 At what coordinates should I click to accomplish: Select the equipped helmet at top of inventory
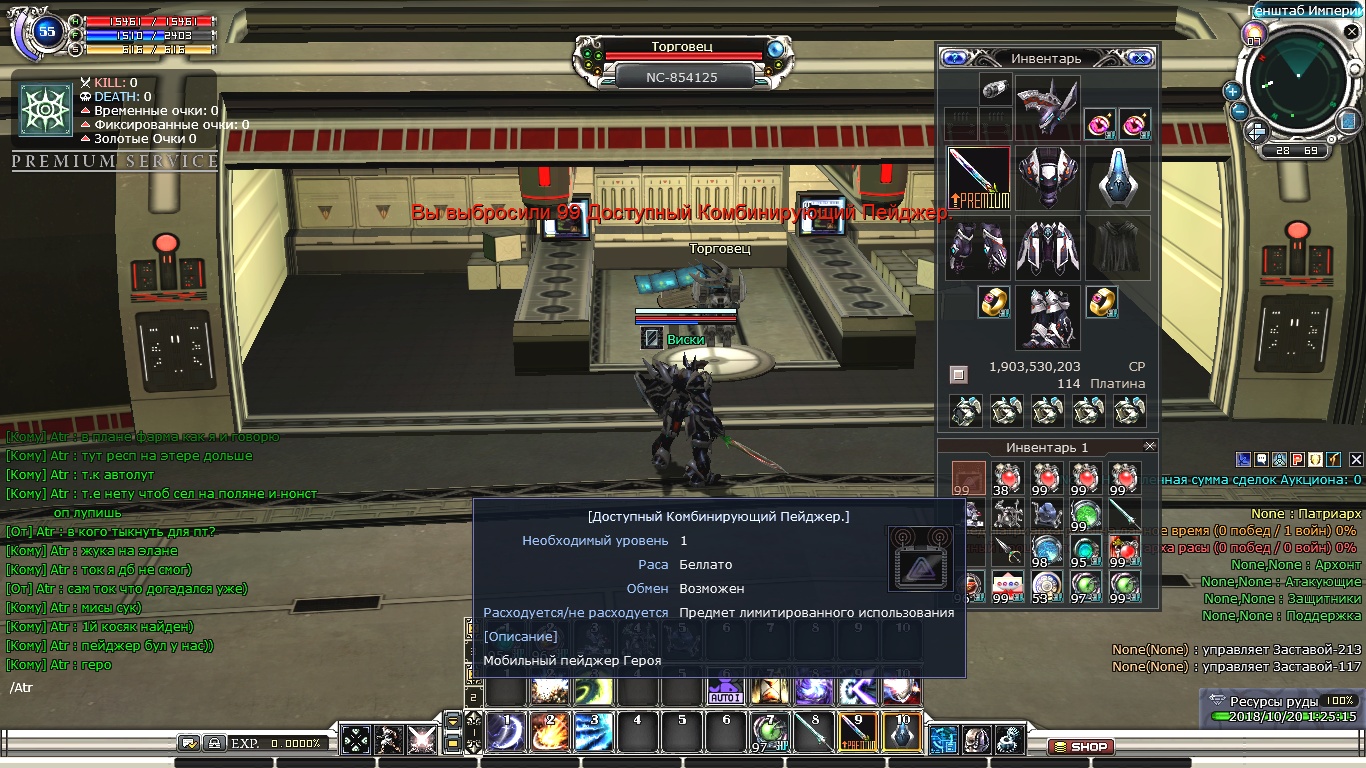pos(1047,105)
